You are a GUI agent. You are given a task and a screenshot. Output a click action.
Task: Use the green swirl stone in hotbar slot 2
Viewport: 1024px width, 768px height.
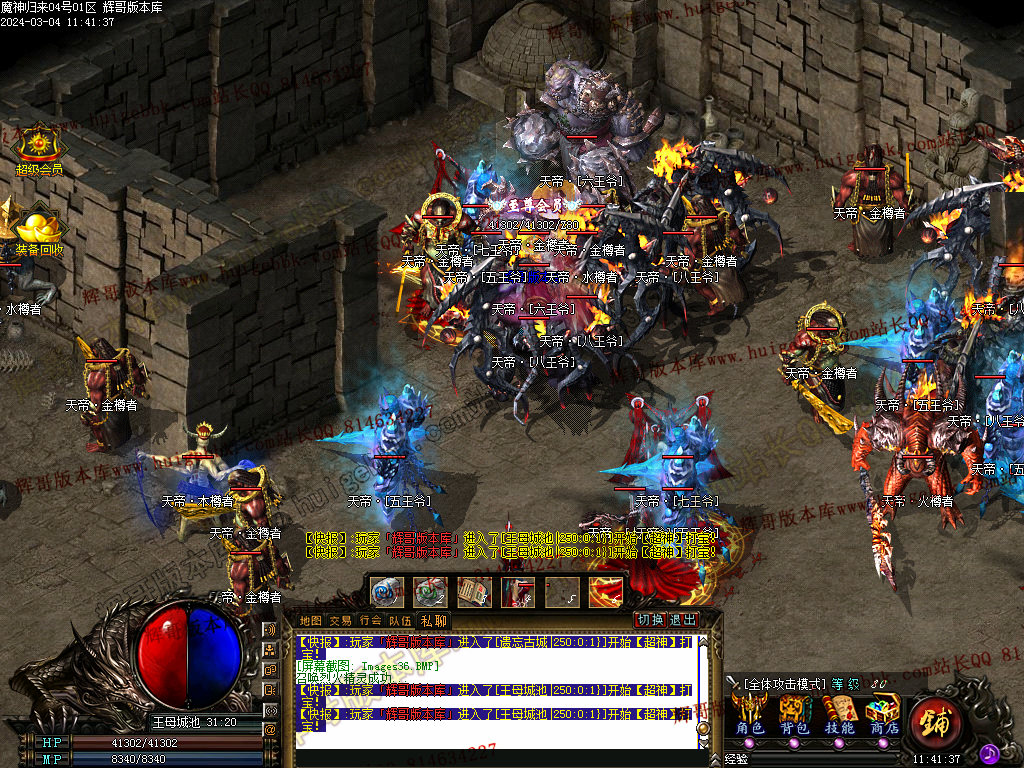pos(431,592)
